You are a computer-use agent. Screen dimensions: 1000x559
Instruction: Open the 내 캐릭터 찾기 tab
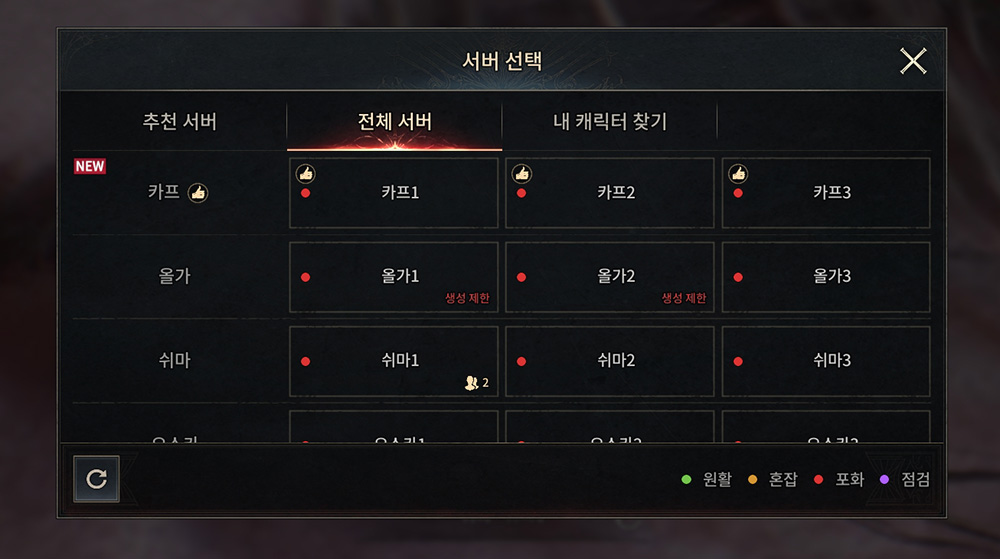coord(610,122)
